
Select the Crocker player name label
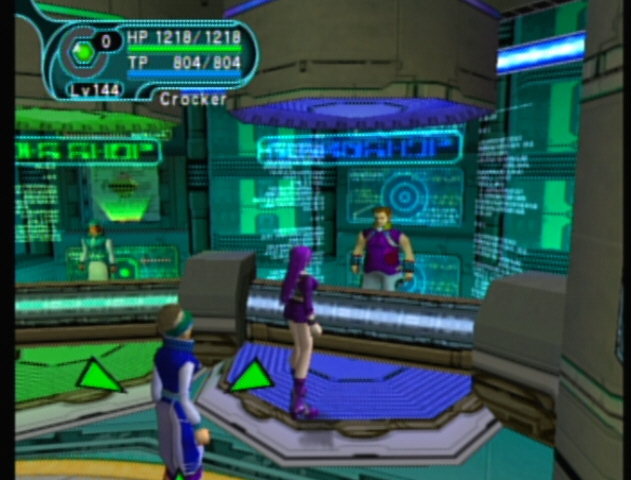(192, 99)
